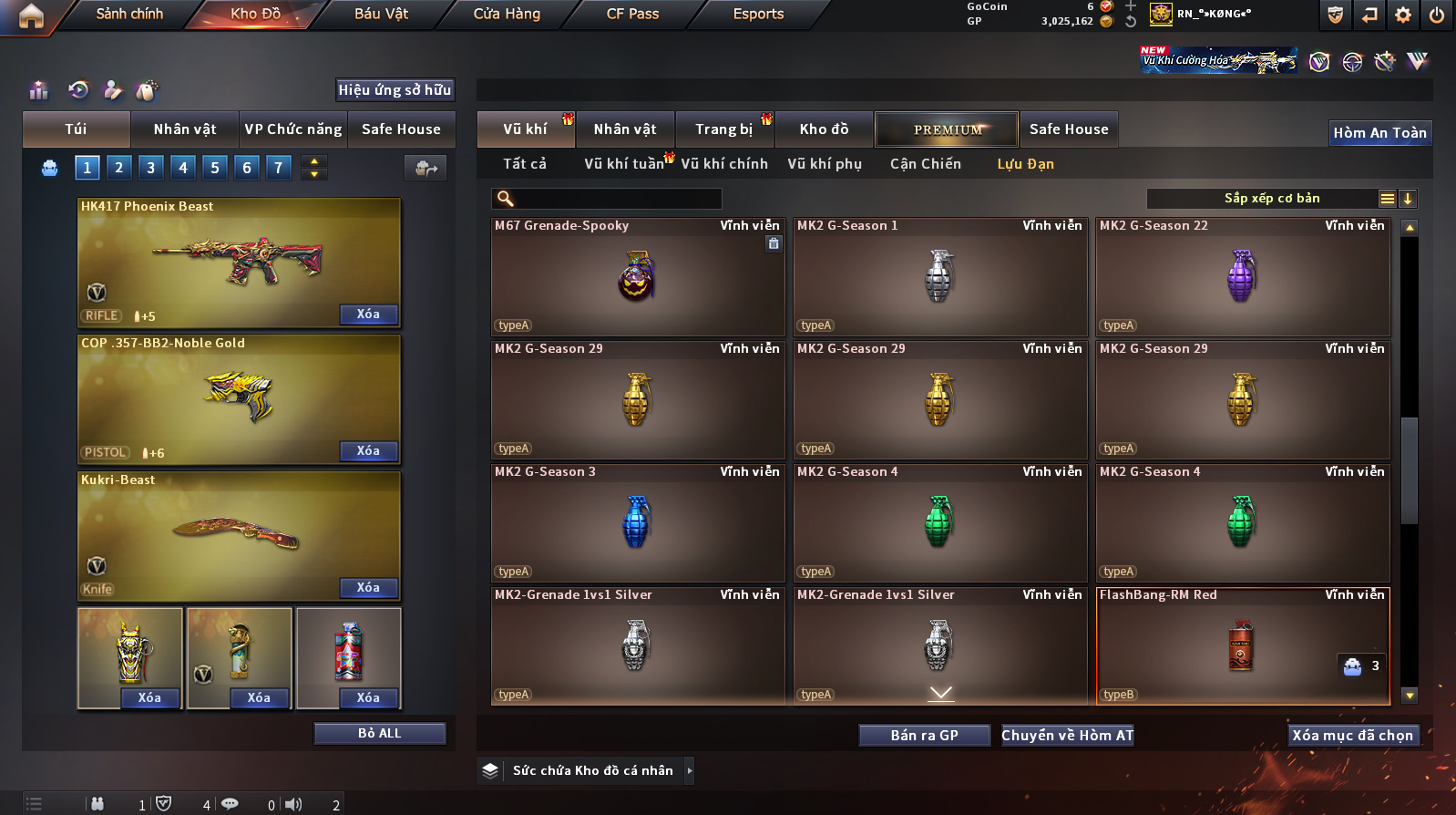Open the Sảnh chính lobby menu
The height and width of the screenshot is (815, 1456).
(129, 14)
